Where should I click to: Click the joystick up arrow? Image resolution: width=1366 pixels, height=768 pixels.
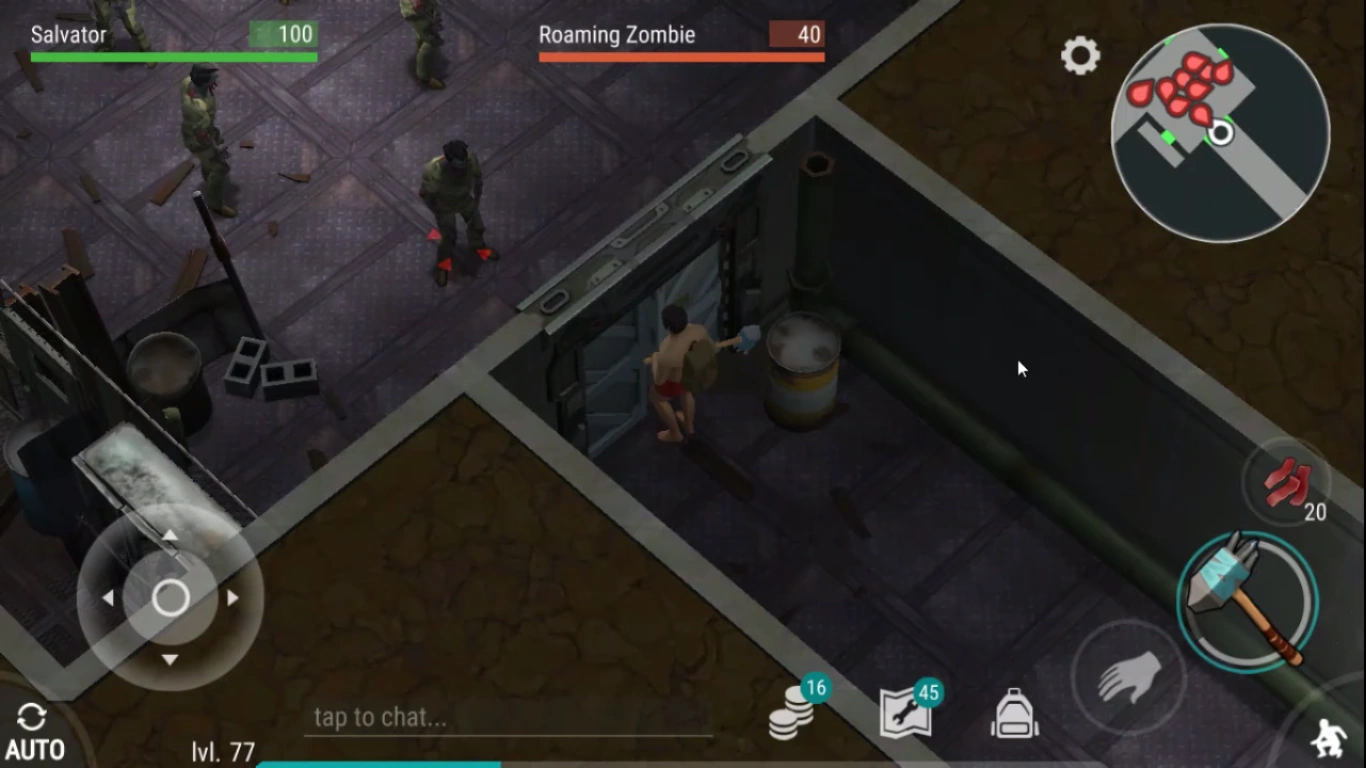pos(170,537)
